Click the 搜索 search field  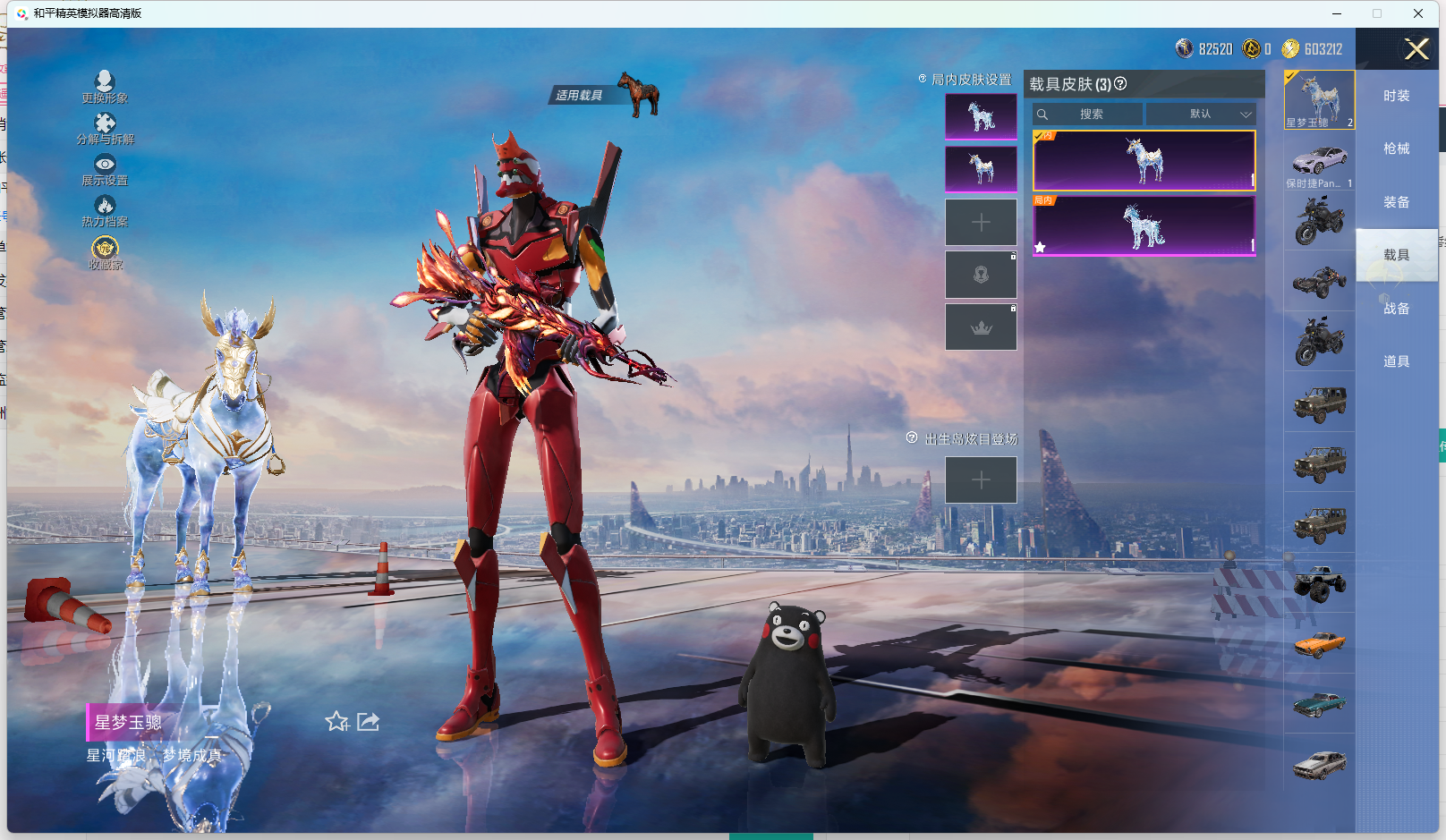1088,115
